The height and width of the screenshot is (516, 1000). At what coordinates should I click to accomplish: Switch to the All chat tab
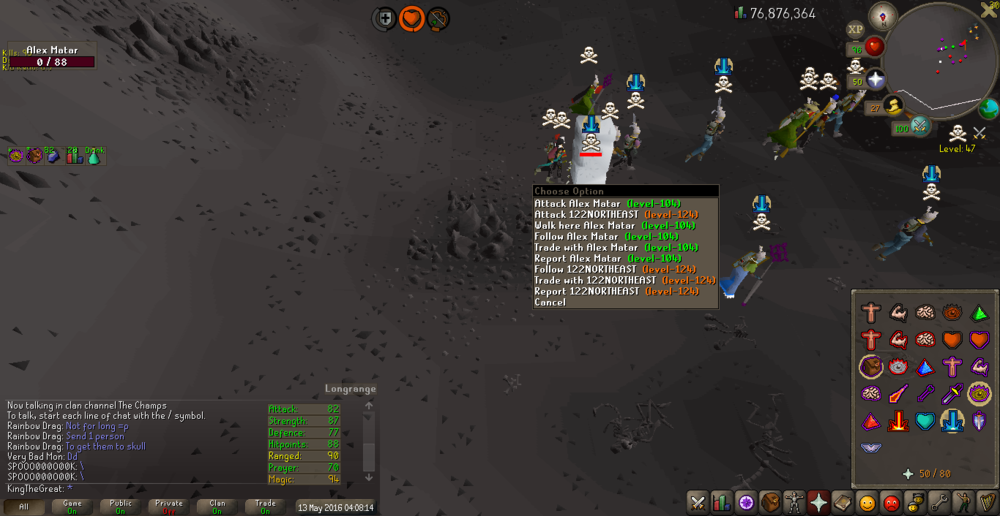pos(24,507)
